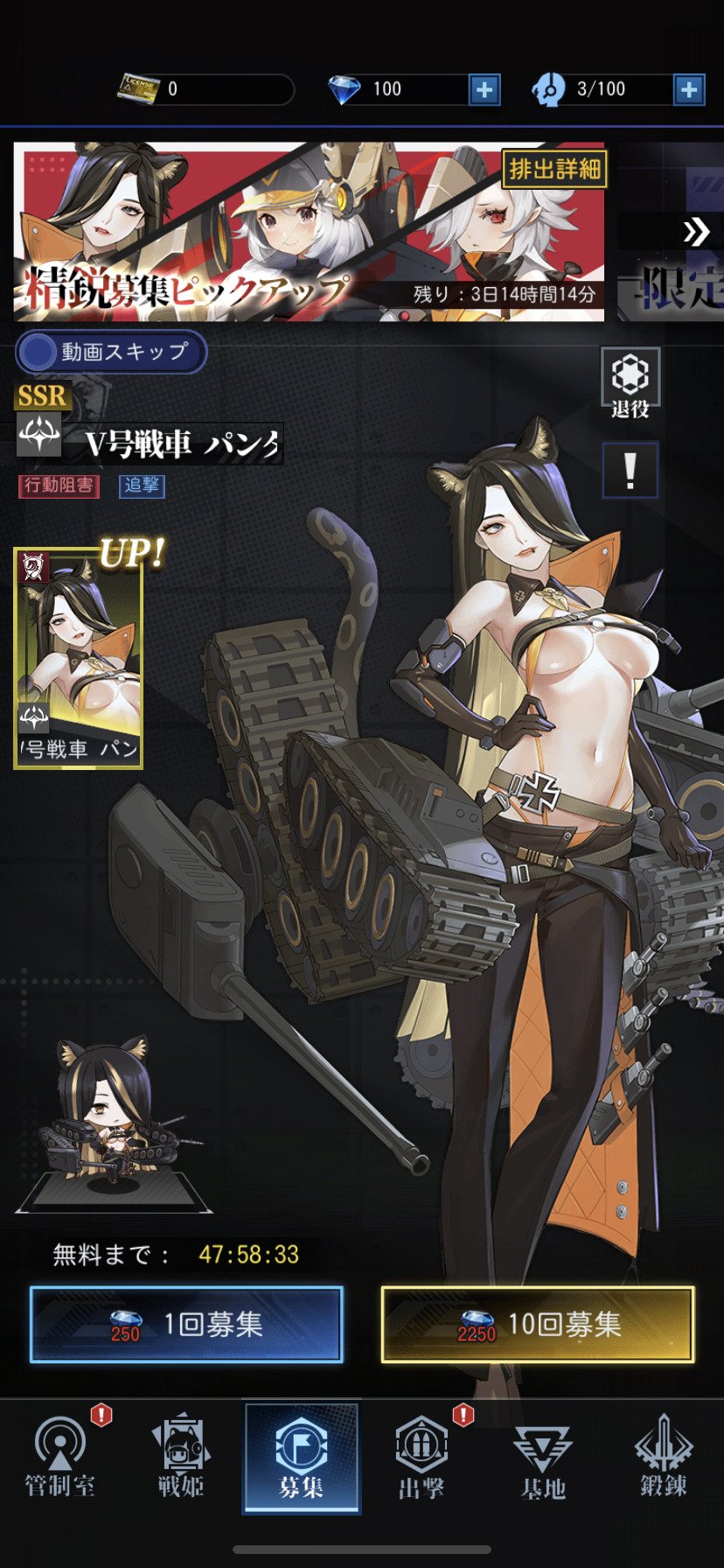View the rate-UP character card
The height and width of the screenshot is (1568, 724).
point(78,659)
